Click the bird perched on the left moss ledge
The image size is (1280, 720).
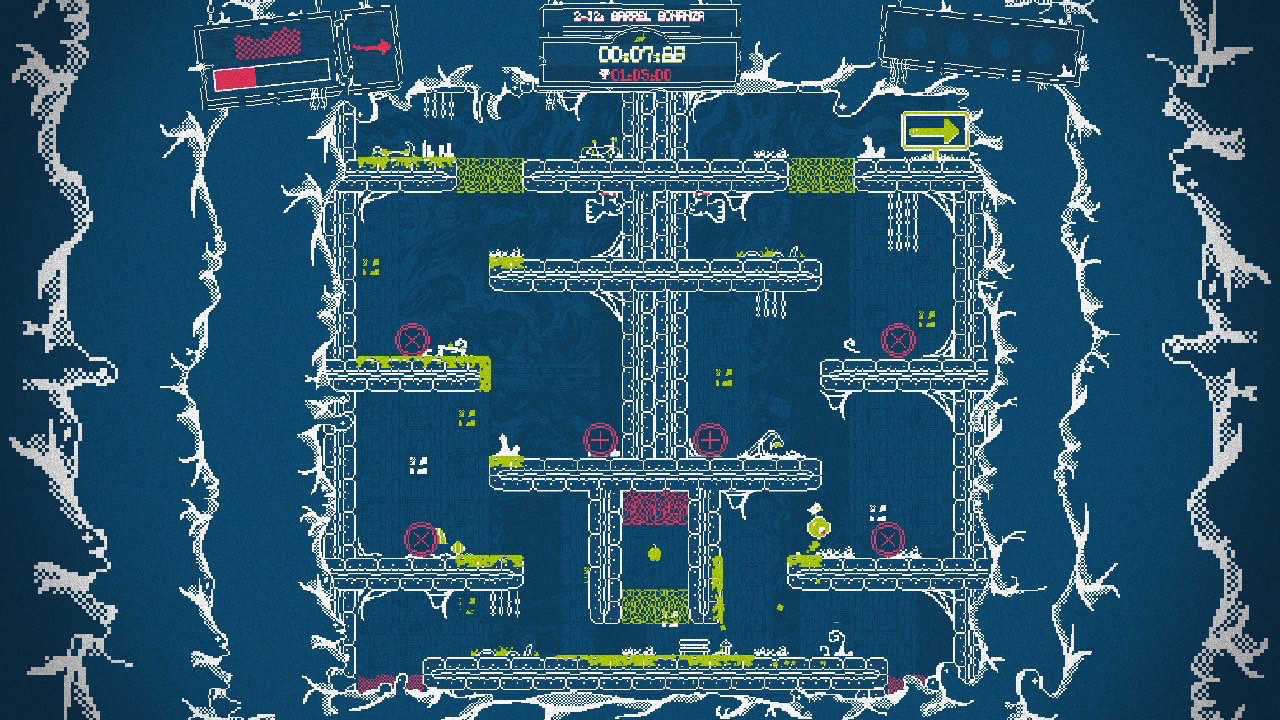tap(460, 345)
